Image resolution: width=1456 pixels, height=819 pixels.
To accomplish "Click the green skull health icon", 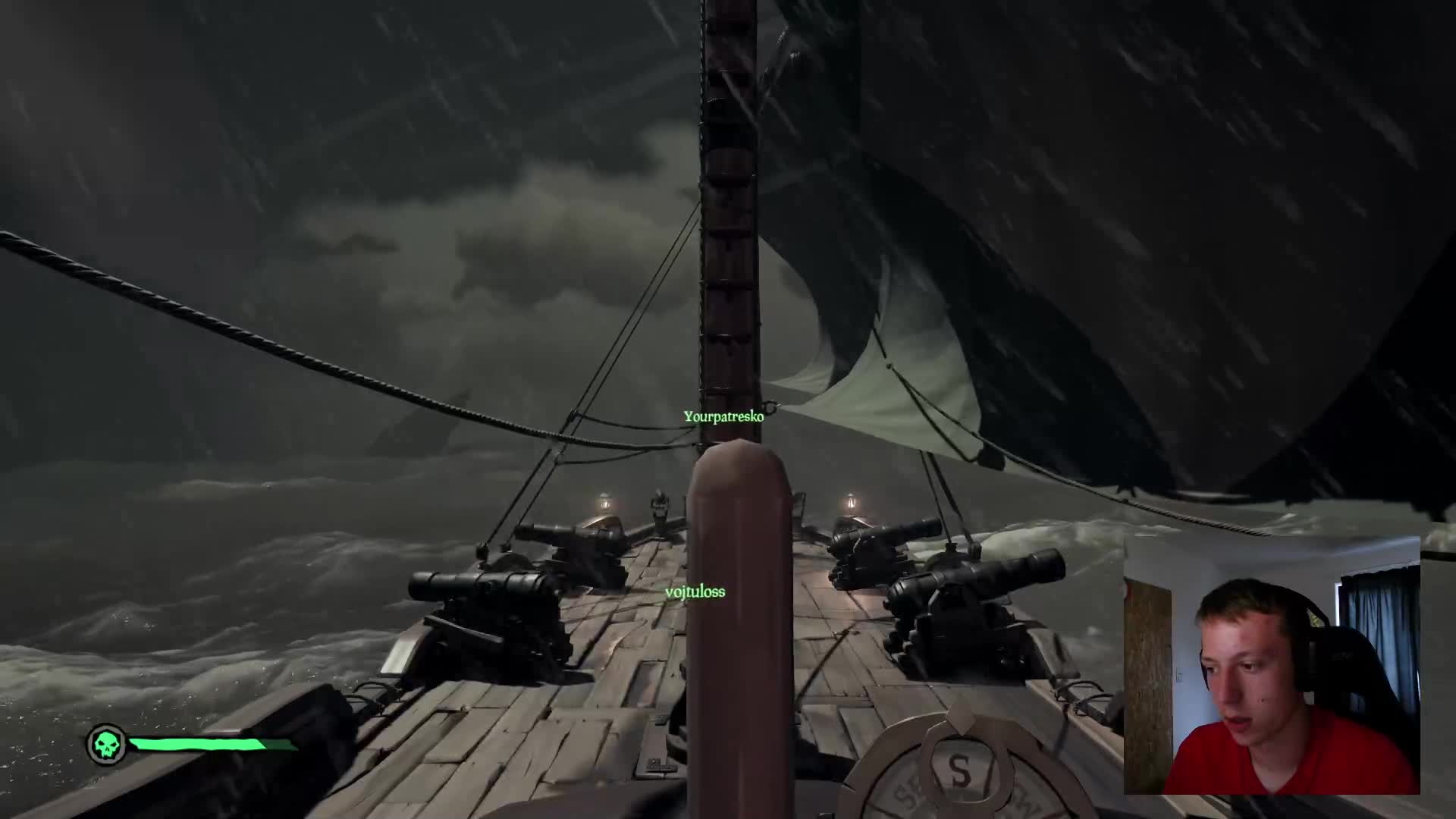I will coord(106,744).
